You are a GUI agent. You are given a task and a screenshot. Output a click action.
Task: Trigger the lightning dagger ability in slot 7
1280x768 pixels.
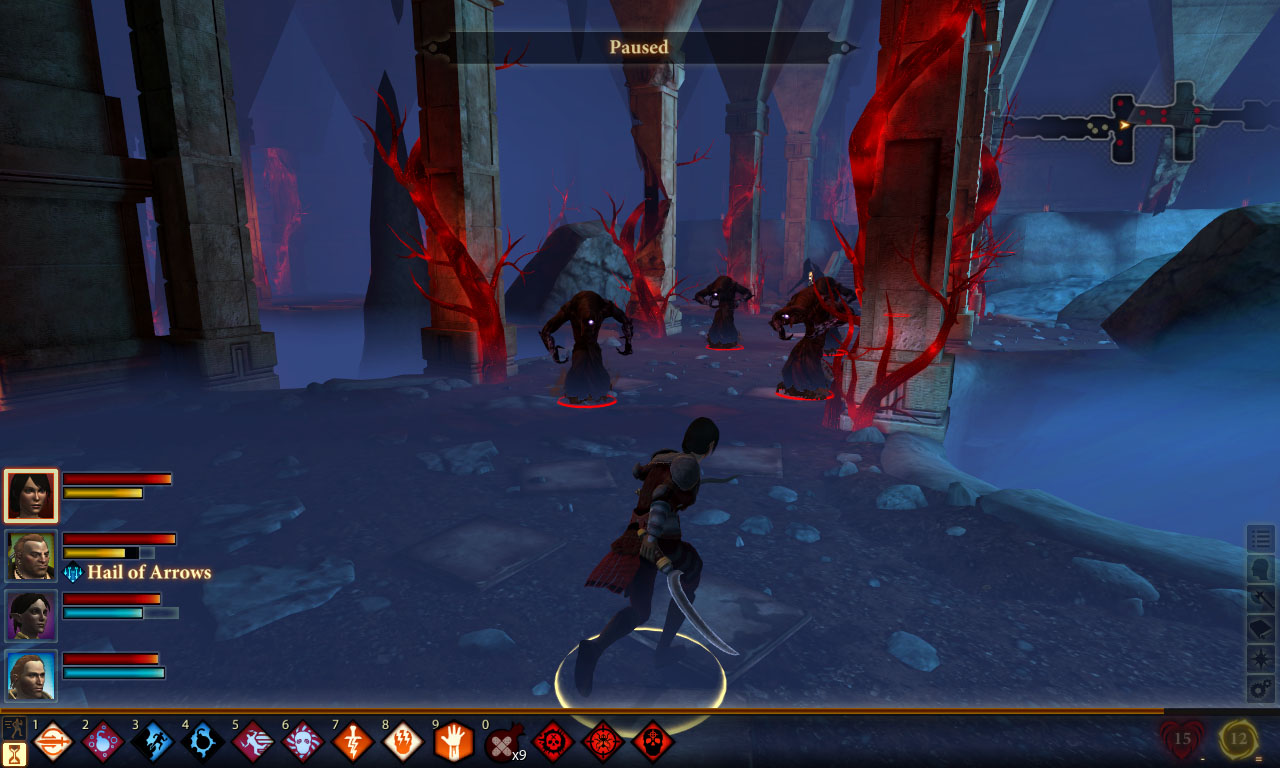click(353, 742)
